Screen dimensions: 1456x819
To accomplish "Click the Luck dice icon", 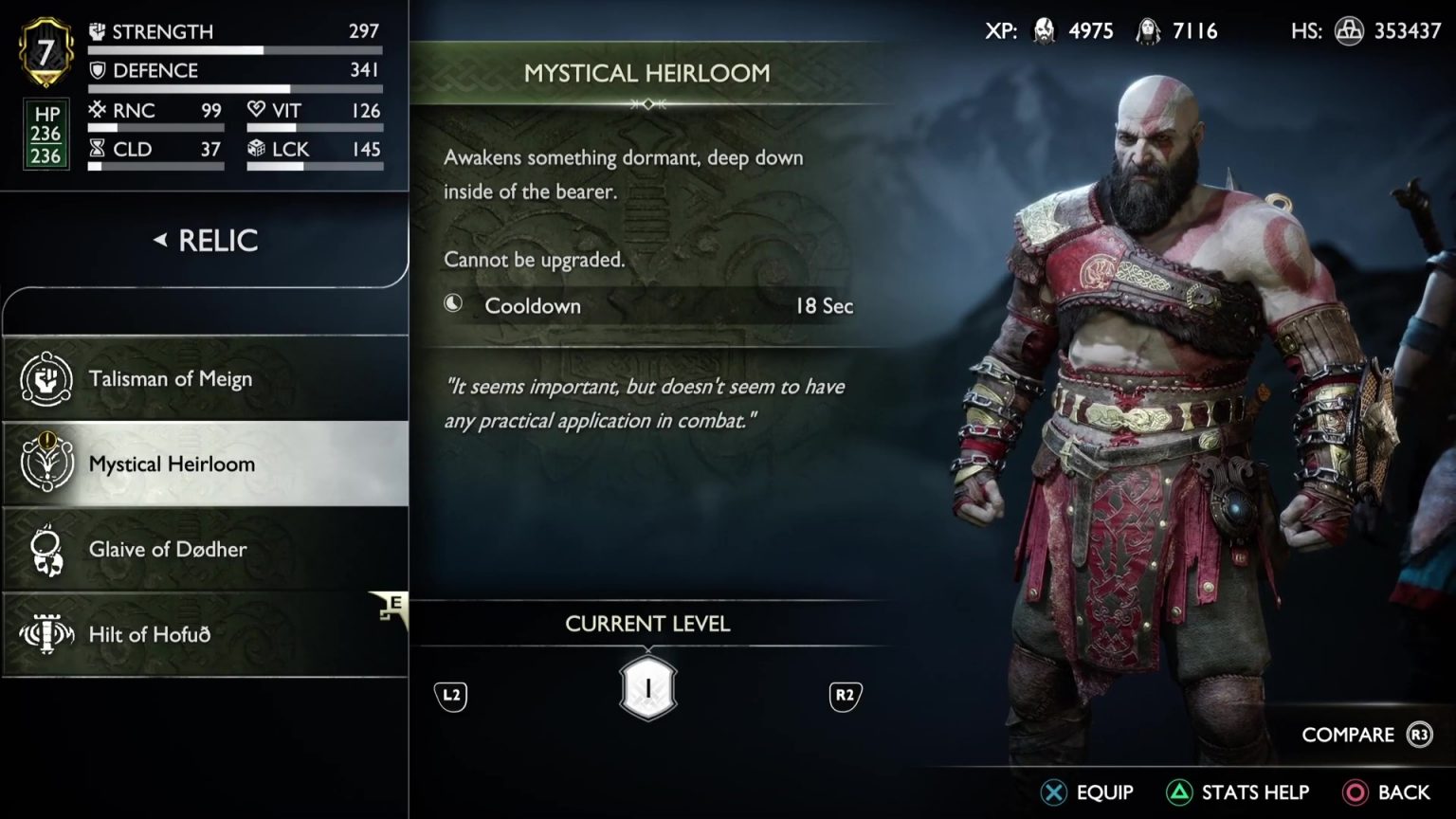I will pos(254,148).
